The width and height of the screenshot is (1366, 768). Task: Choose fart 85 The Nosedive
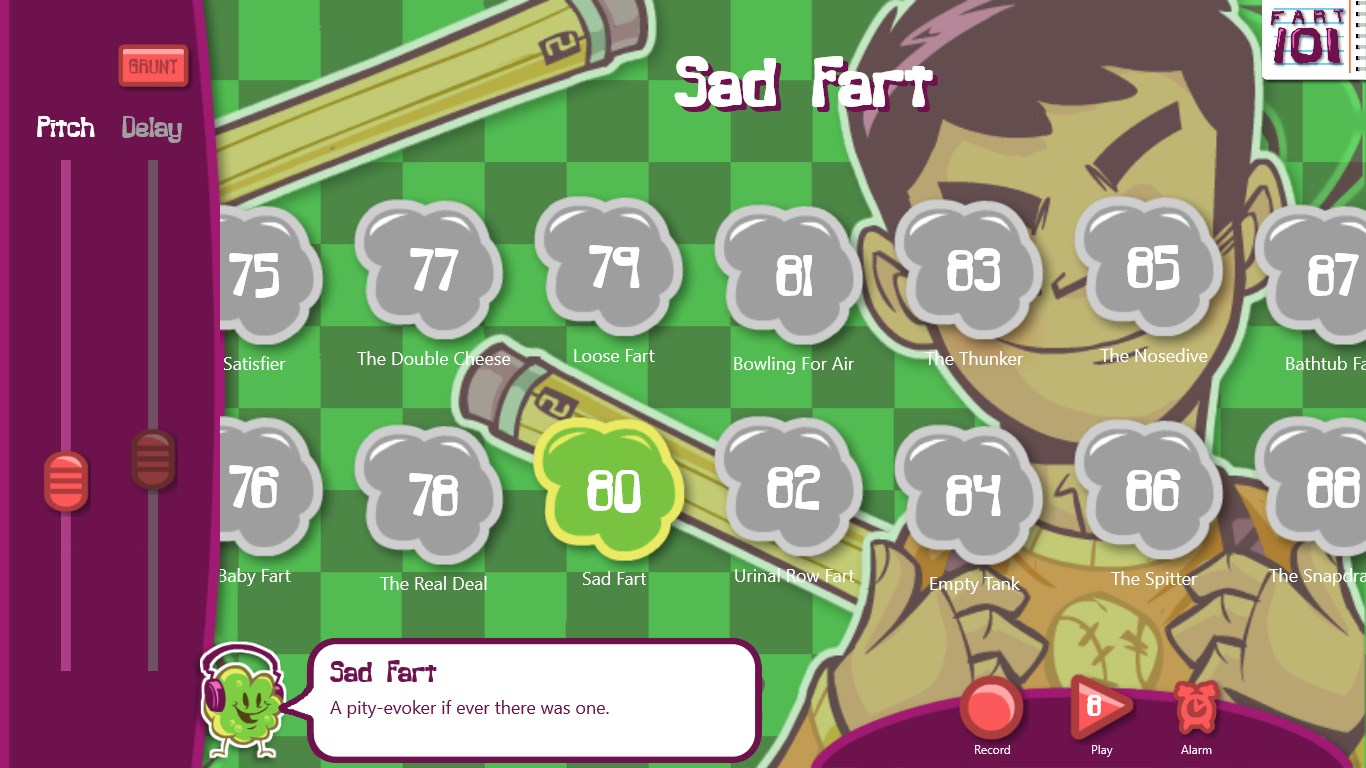click(x=1153, y=267)
